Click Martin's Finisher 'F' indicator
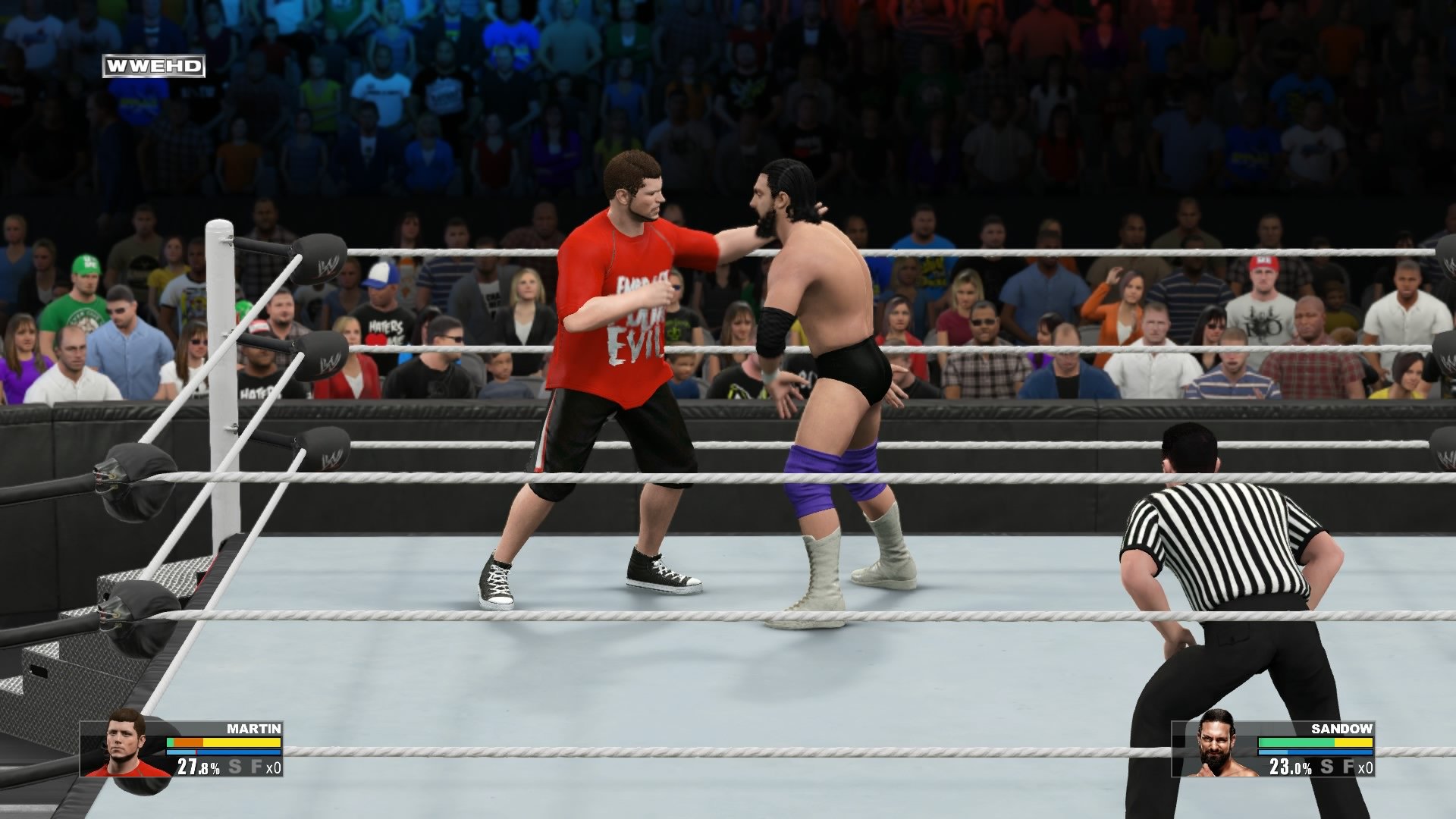The width and height of the screenshot is (1456, 819). [256, 766]
